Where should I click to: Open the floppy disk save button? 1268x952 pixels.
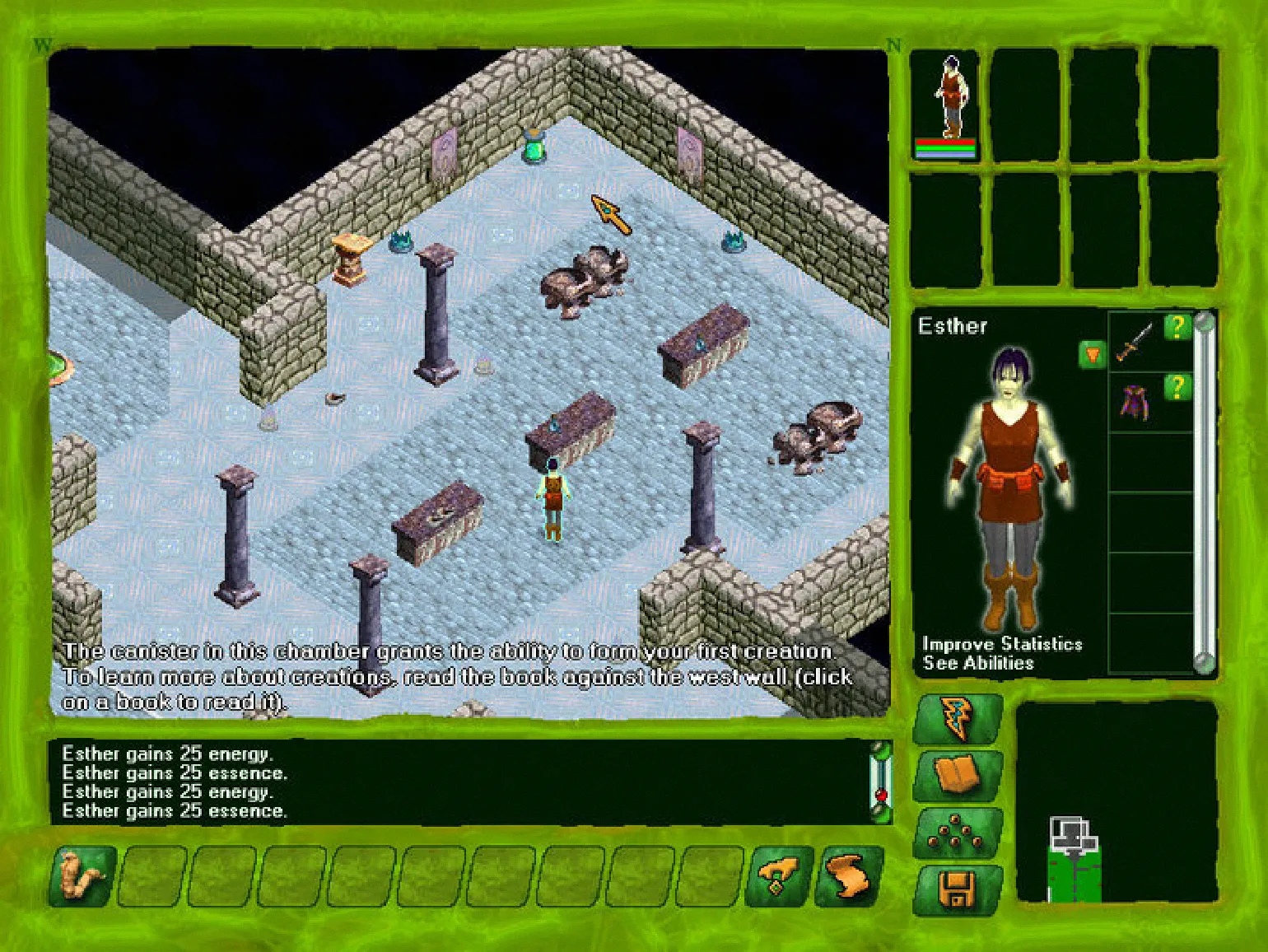point(958,889)
